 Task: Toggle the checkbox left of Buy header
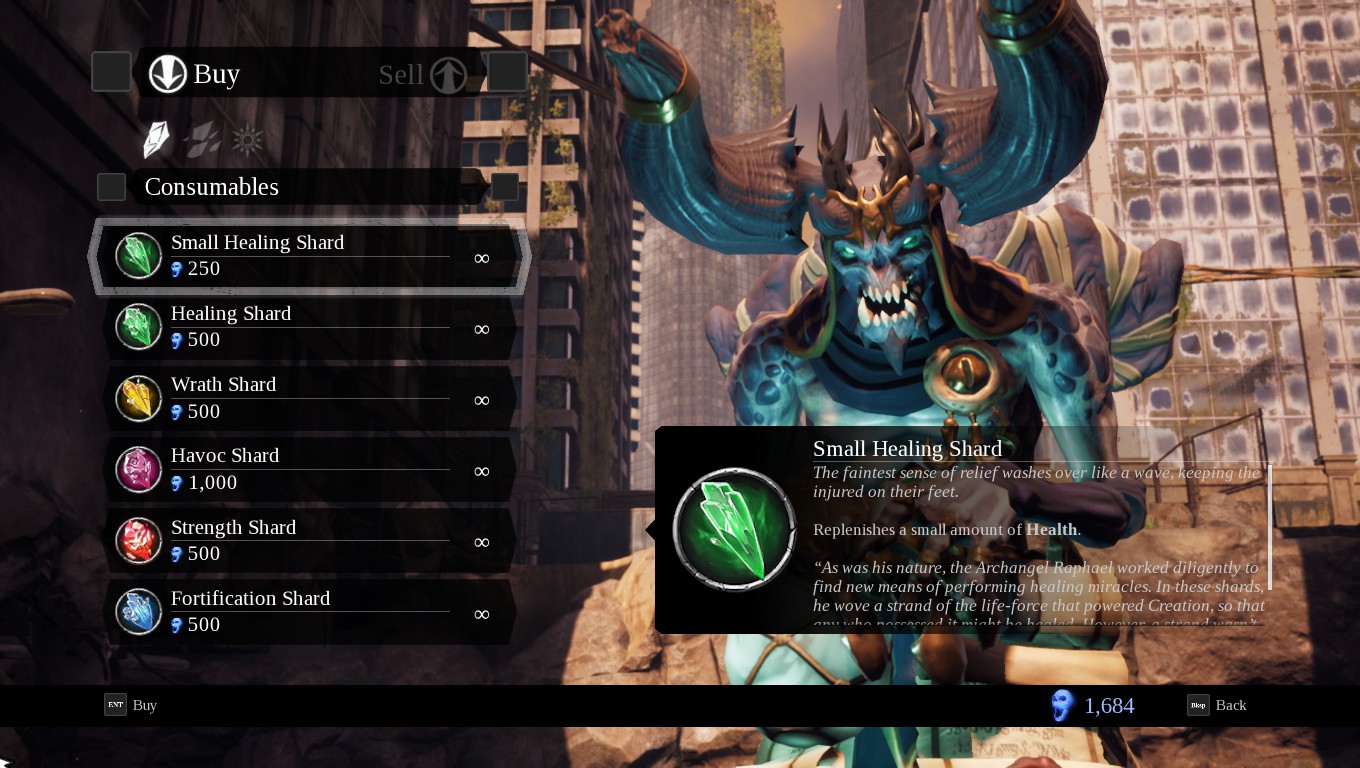[x=111, y=71]
